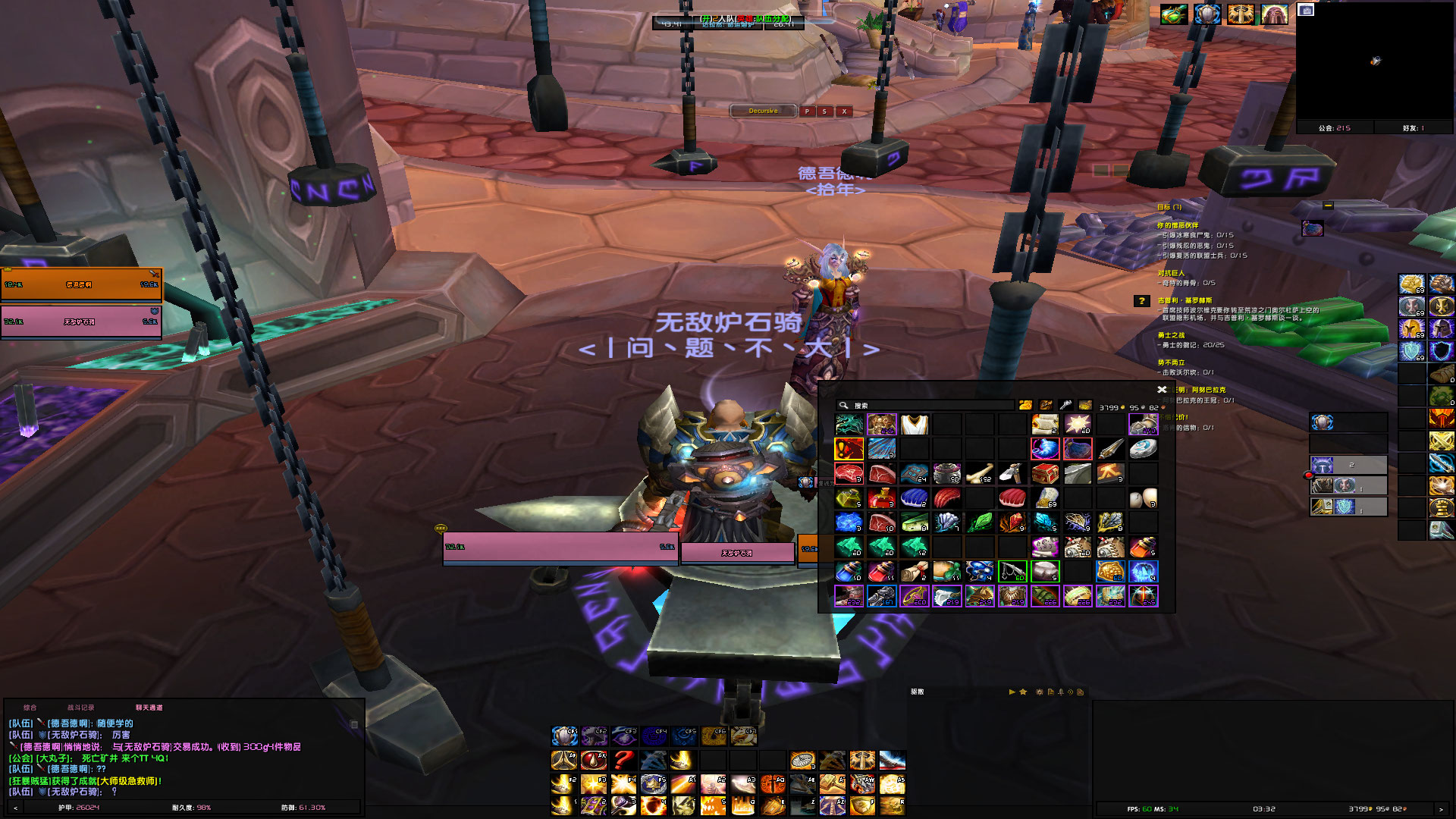Click the white shirt item in the inventory
Screen dimensions: 1456x819
coord(914,423)
